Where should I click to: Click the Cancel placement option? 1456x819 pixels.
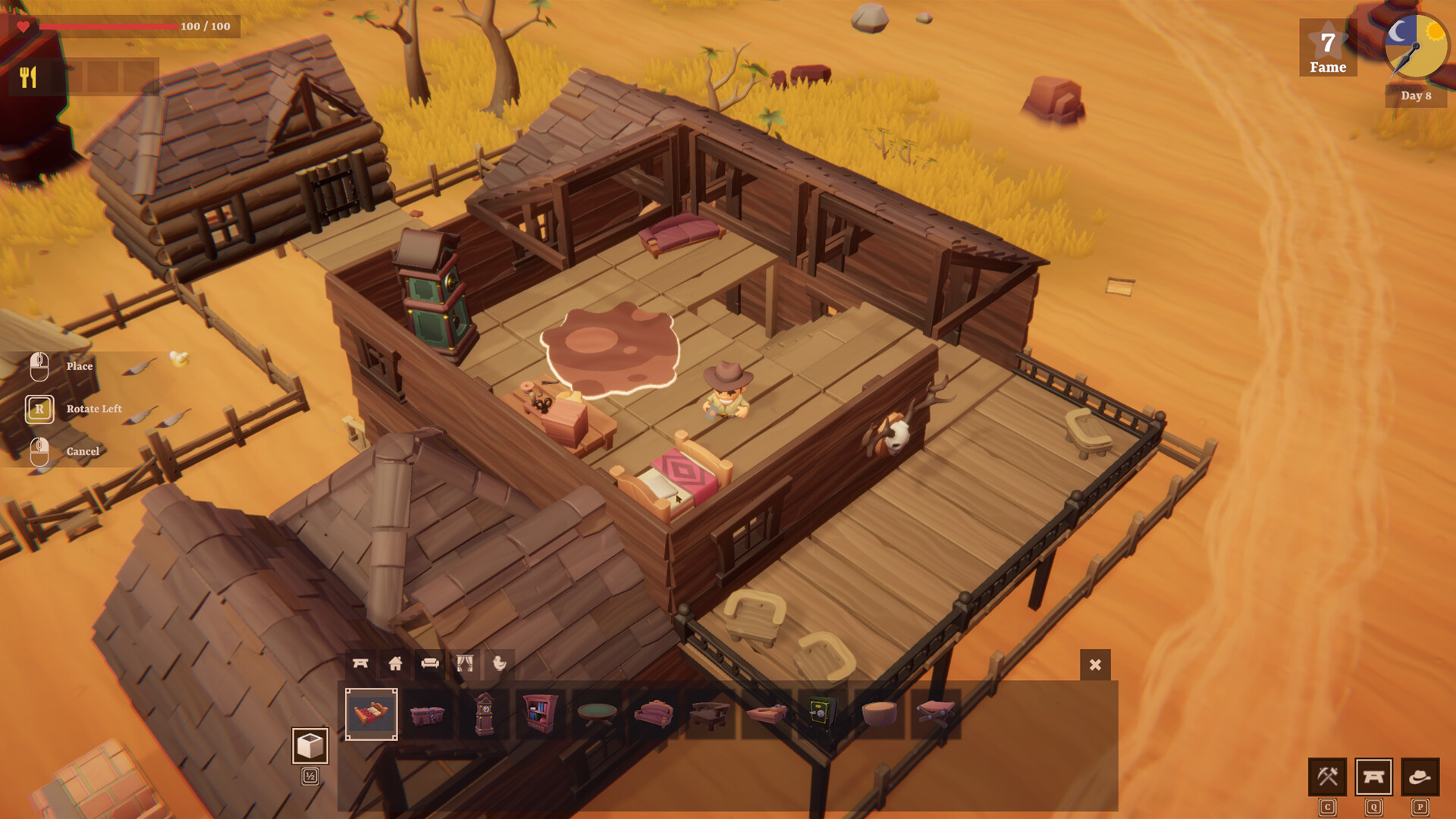(39, 450)
